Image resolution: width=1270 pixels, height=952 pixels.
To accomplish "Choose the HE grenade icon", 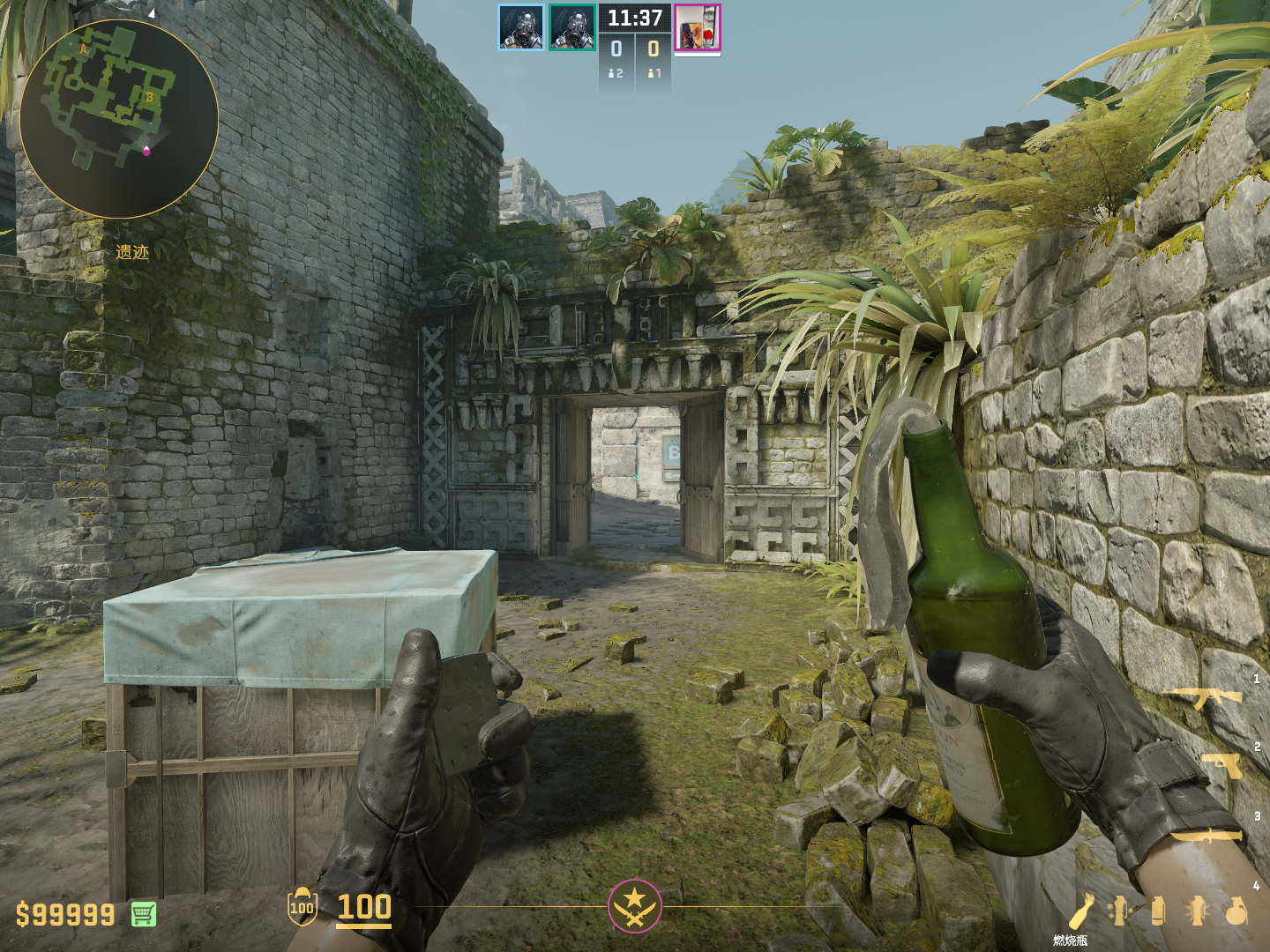I will click(1236, 911).
